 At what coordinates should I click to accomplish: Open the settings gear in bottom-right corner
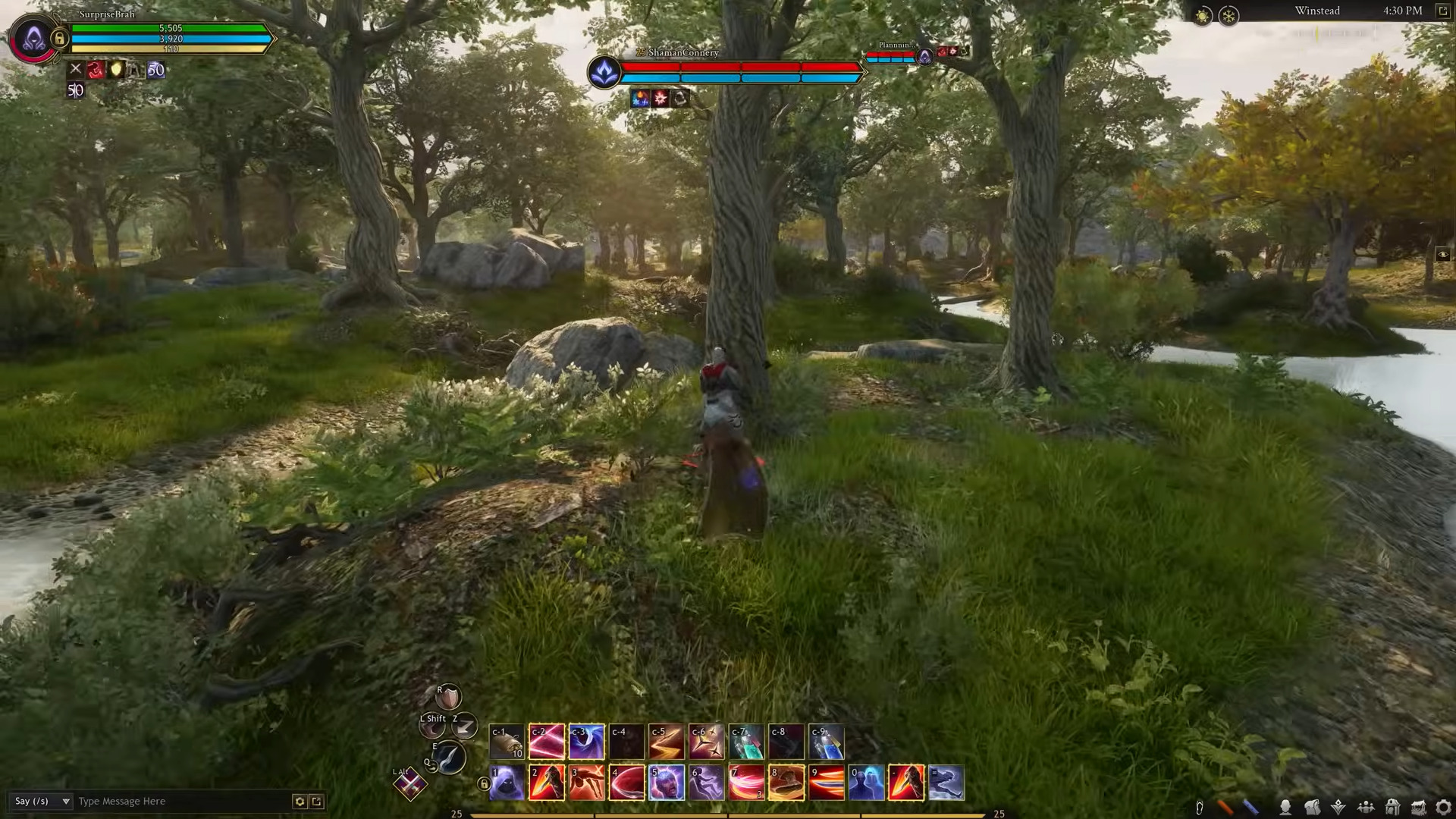coord(1444,806)
